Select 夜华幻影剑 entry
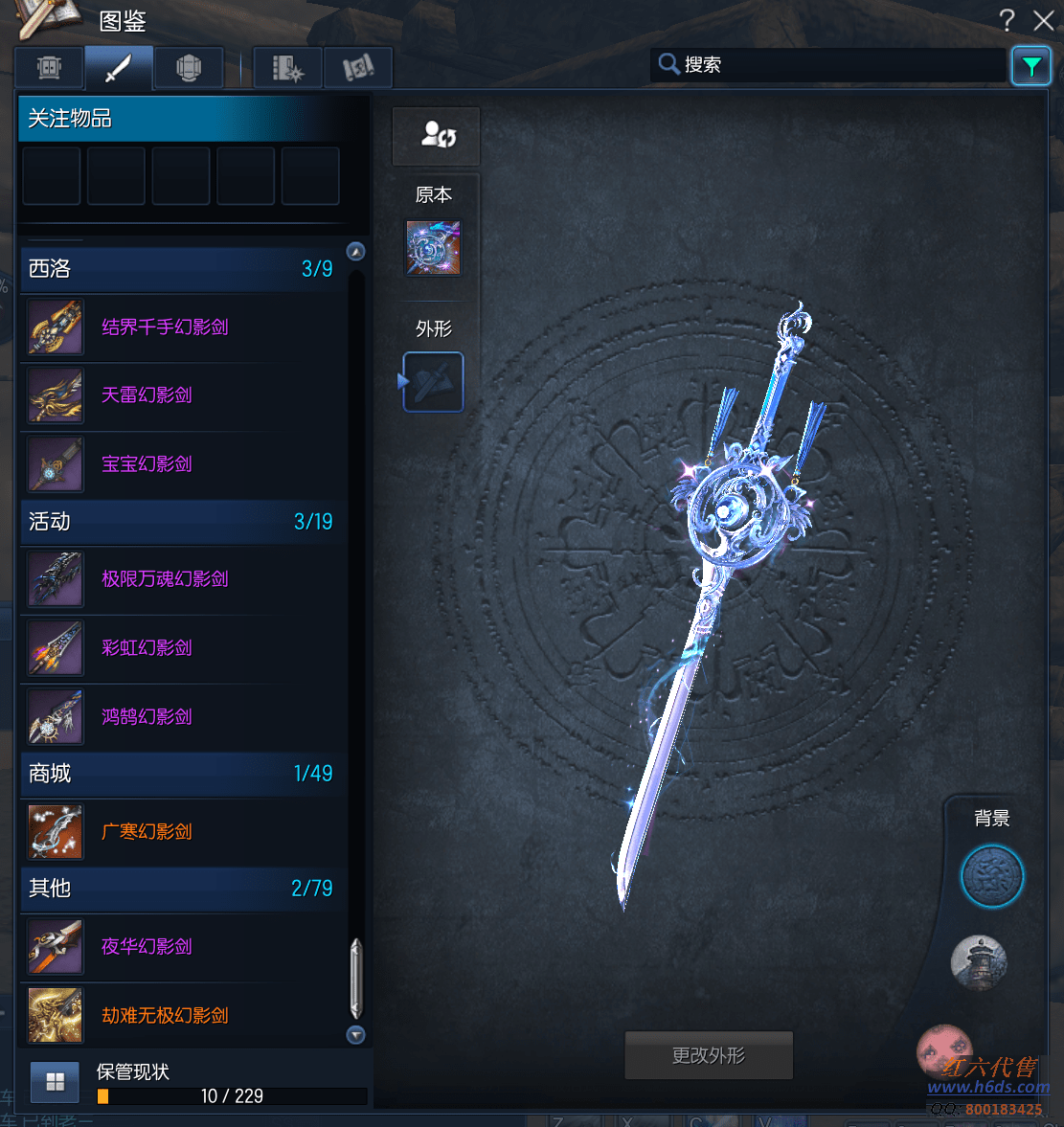 click(147, 947)
